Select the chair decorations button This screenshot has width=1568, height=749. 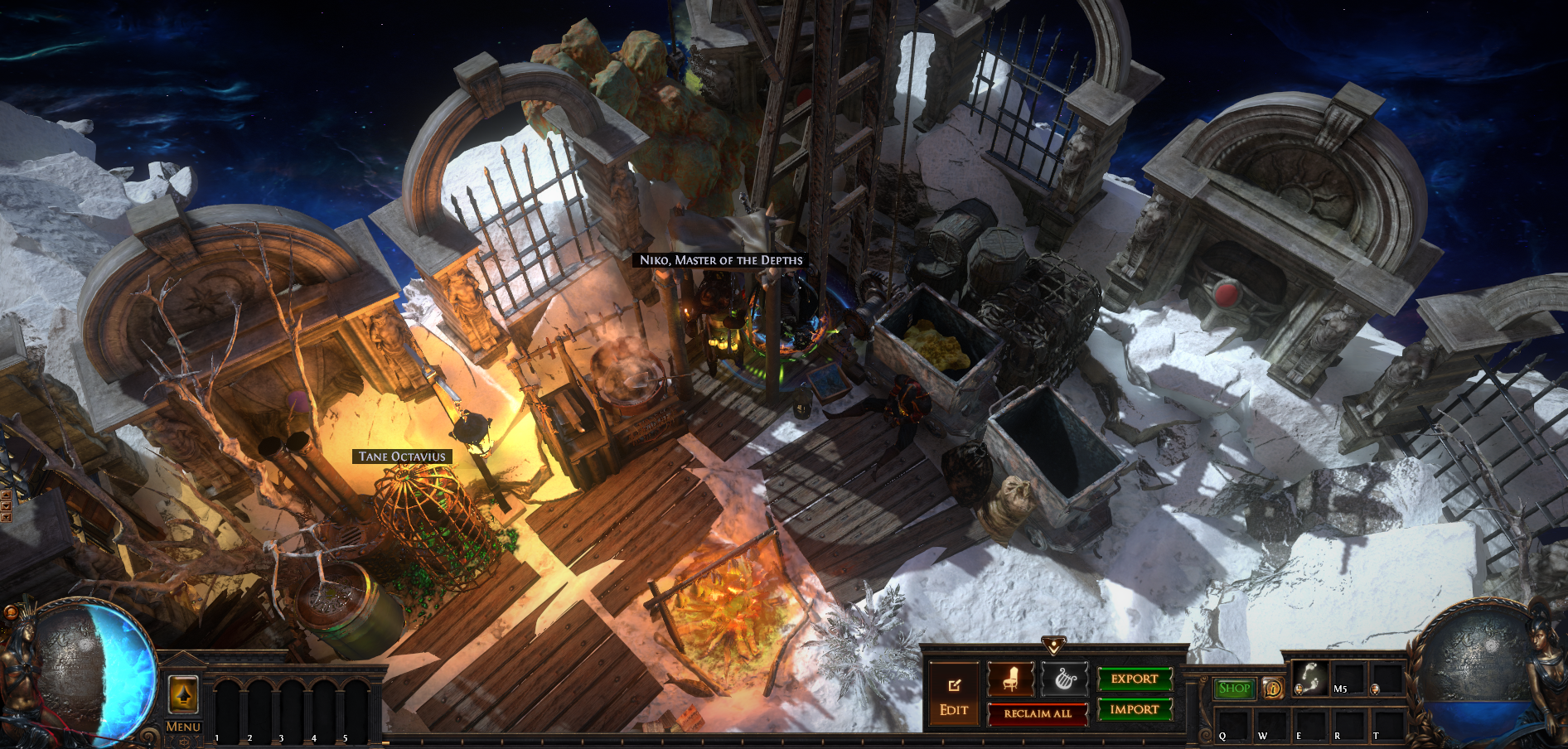point(1010,680)
